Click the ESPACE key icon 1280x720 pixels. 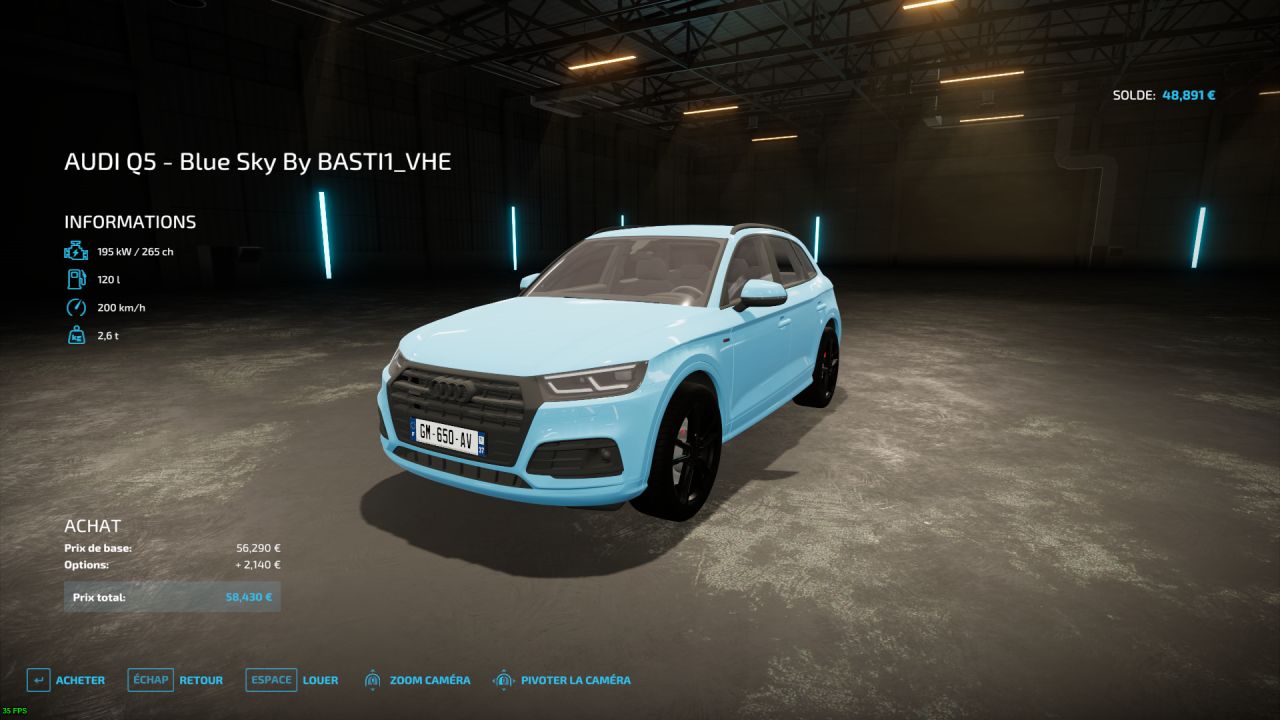(x=270, y=679)
